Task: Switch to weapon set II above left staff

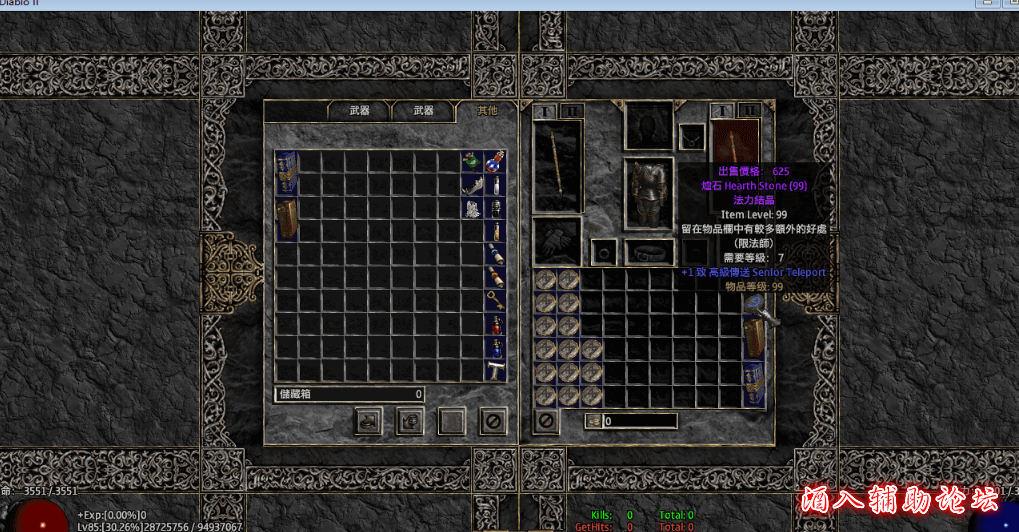Action: tap(570, 110)
